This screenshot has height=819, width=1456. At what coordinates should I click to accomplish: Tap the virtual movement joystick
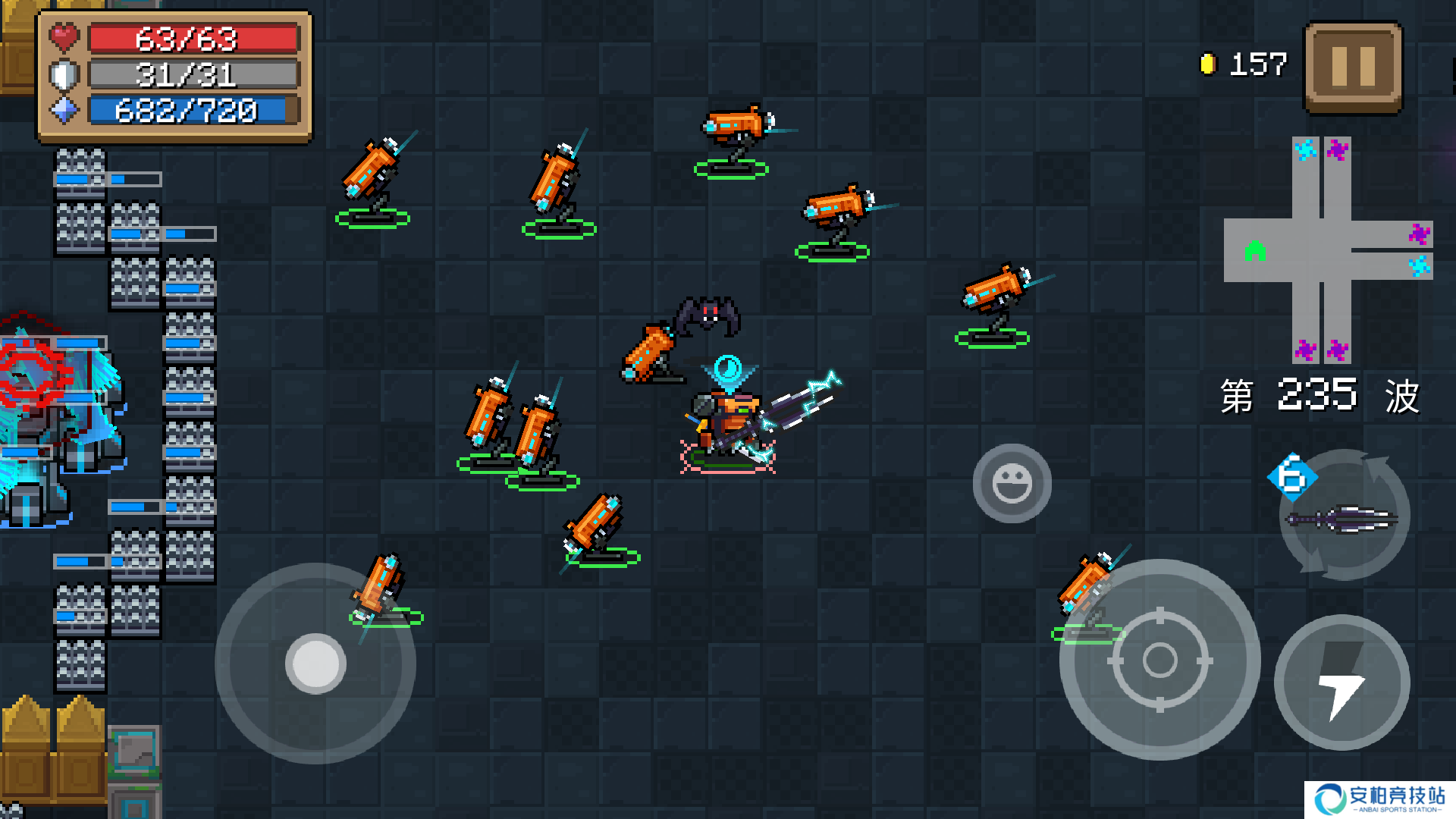(315, 664)
